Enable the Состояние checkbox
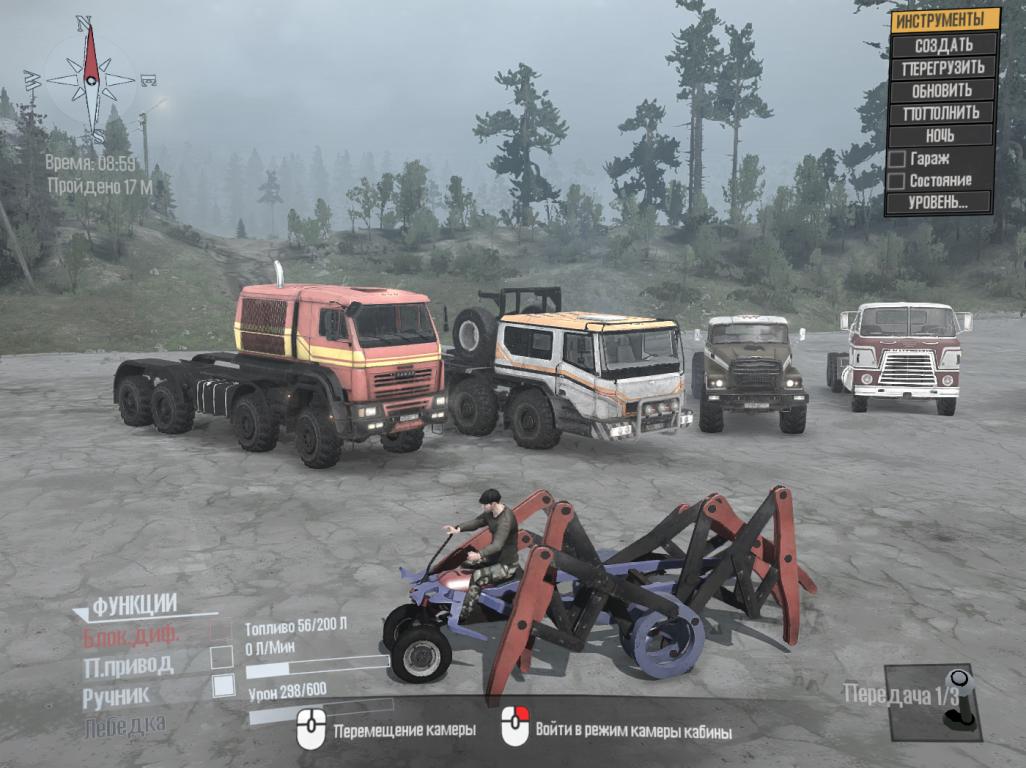Screen dimensions: 1026x768 pos(896,181)
